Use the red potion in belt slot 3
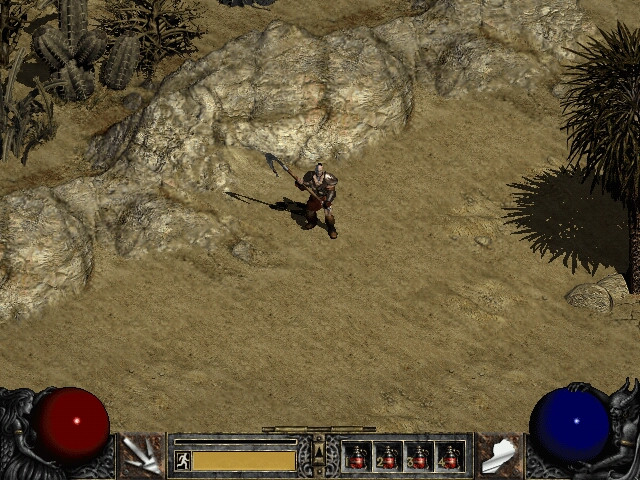Image resolution: width=640 pixels, height=480 pixels. click(x=419, y=457)
